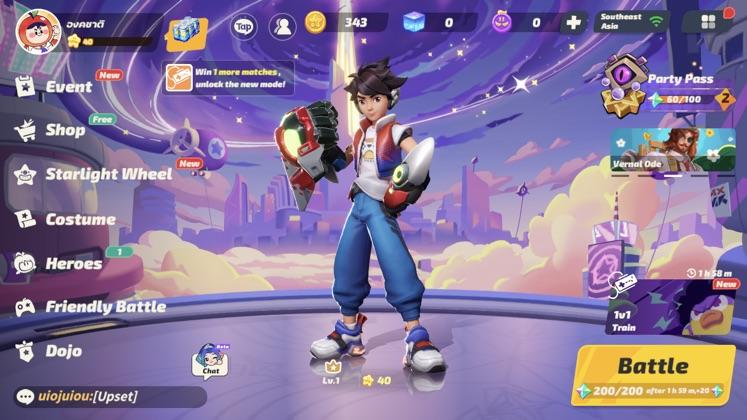Open the Event menu

(68, 87)
